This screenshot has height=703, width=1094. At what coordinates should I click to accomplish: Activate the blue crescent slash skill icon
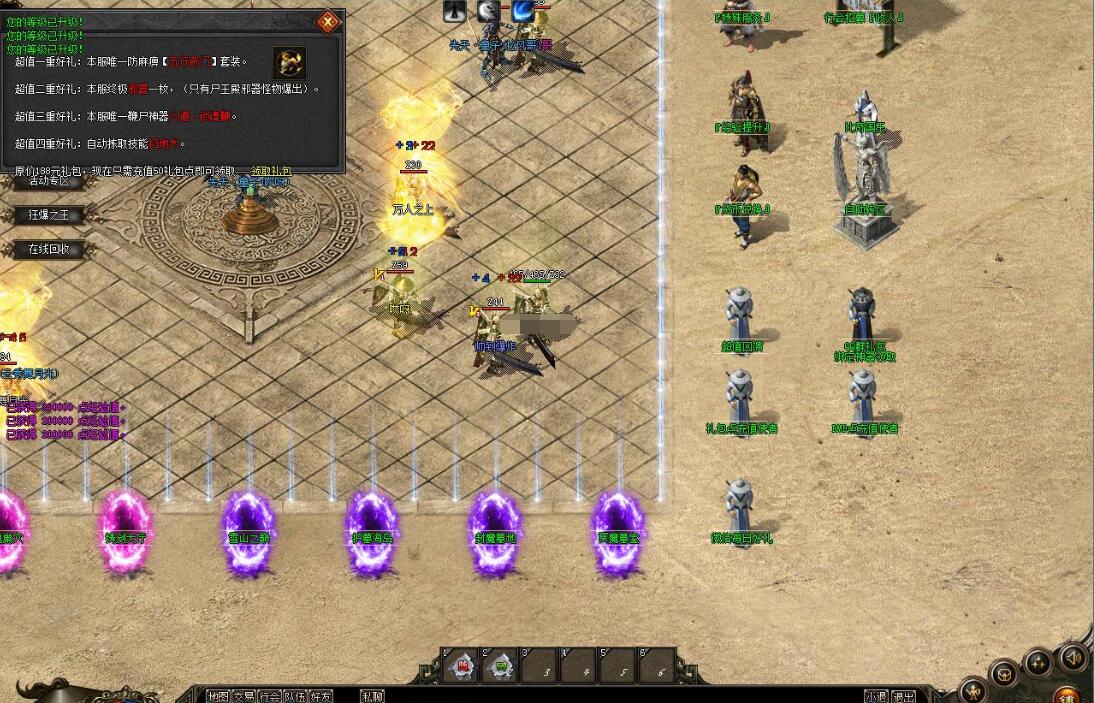point(522,10)
